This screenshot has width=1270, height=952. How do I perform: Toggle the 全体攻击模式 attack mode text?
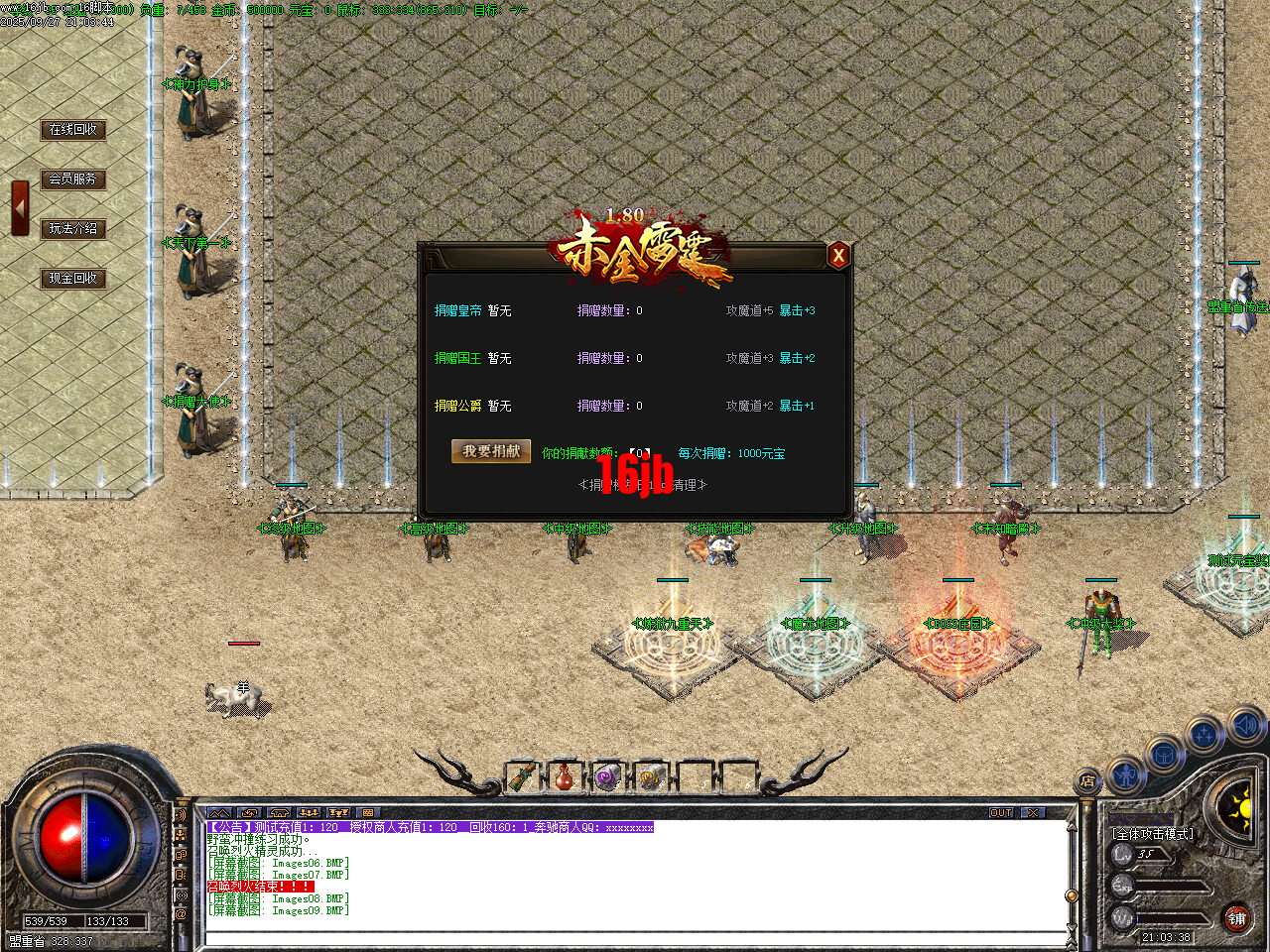tap(1154, 834)
